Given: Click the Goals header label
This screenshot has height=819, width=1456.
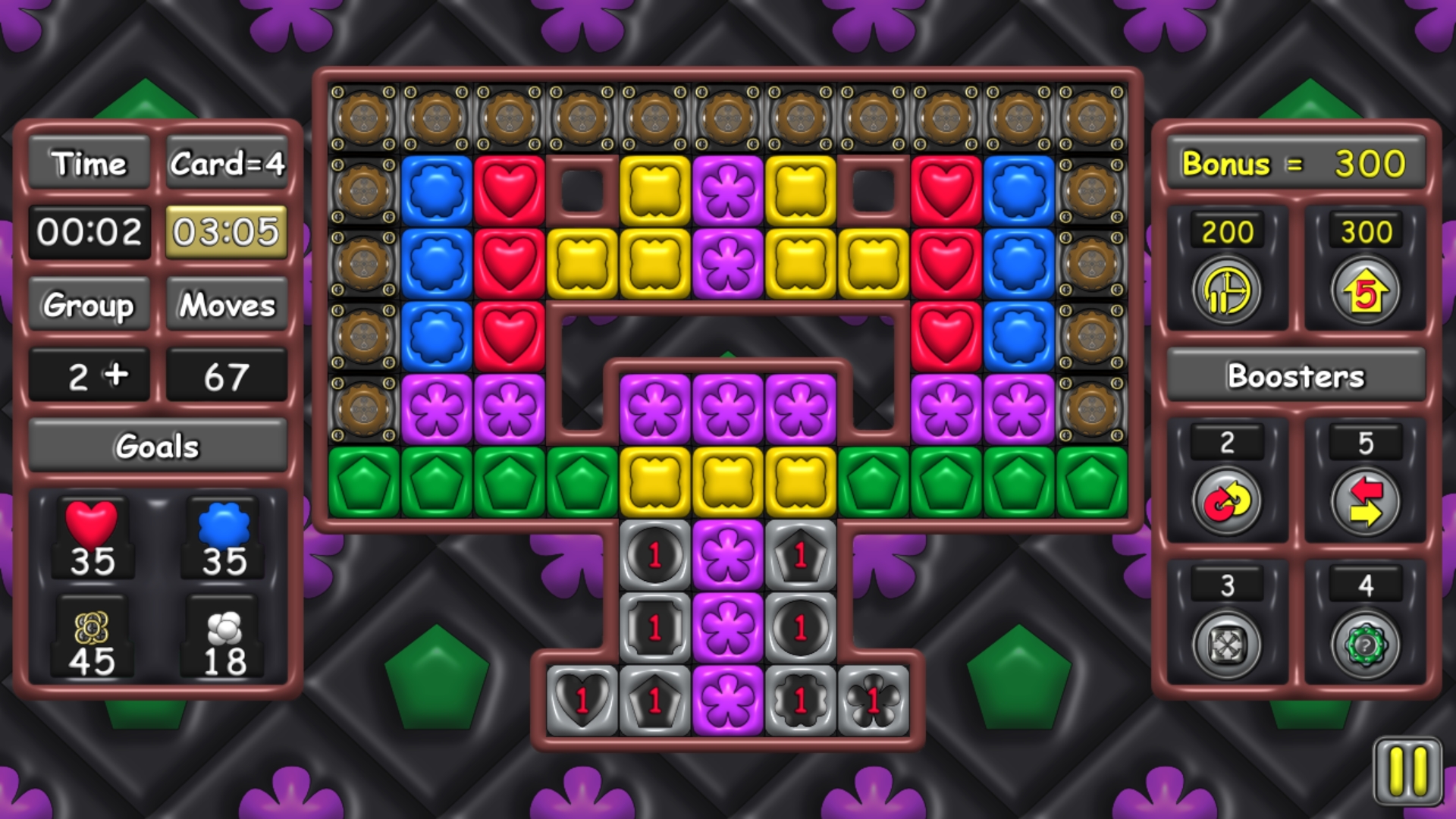Looking at the screenshot, I should pyautogui.click(x=157, y=447).
